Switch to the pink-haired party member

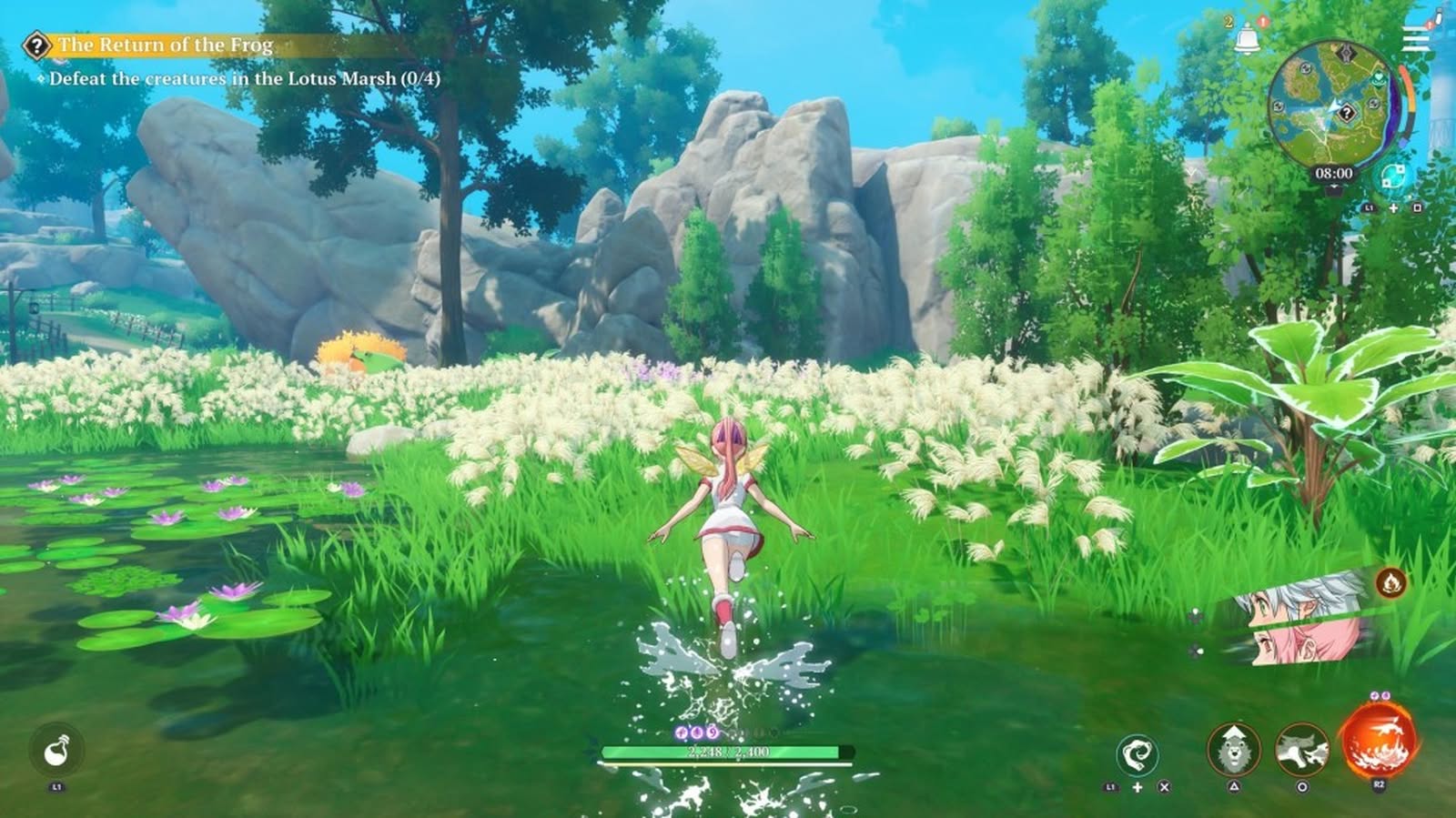point(1302,644)
